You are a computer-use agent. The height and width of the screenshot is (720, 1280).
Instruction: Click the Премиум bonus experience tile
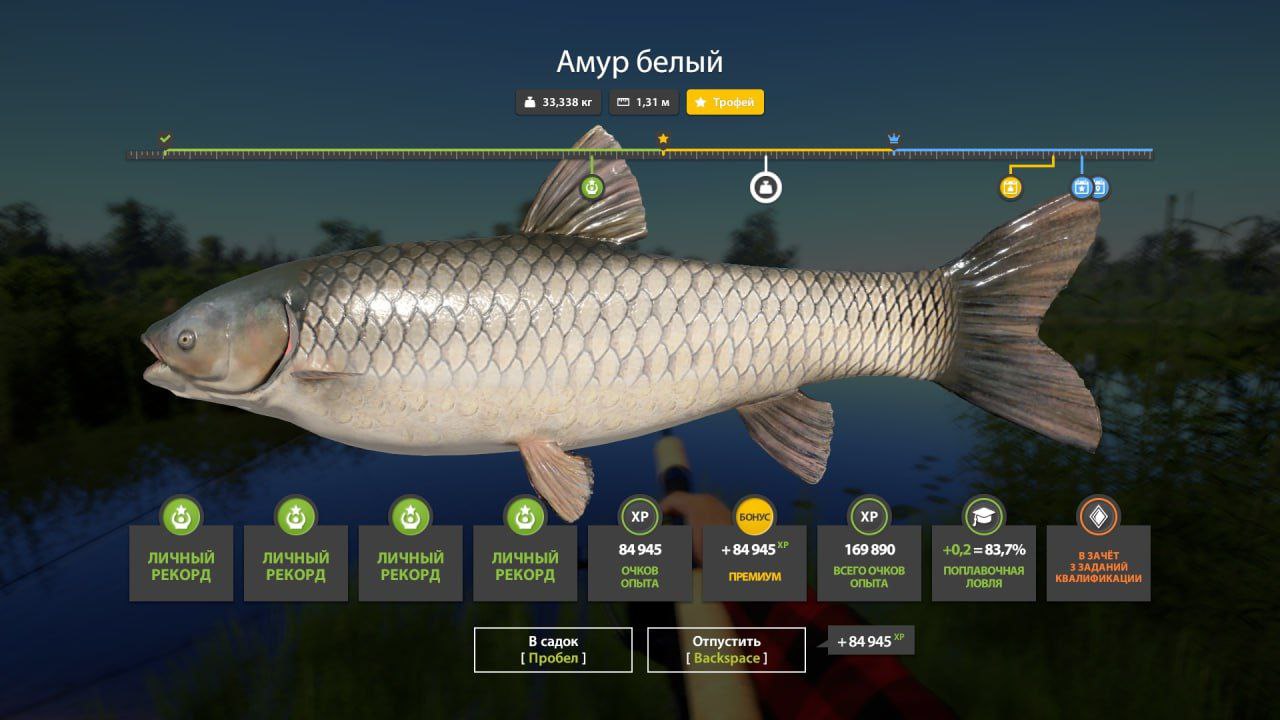(755, 562)
